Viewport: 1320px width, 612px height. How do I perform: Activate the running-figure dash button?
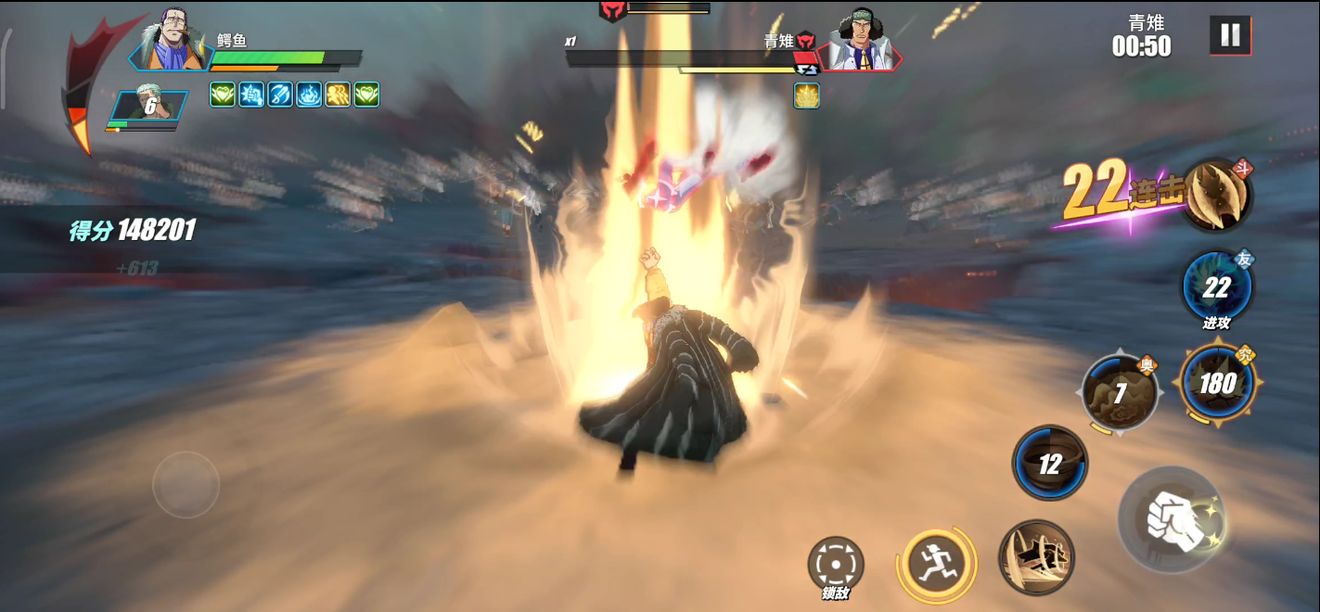click(935, 559)
